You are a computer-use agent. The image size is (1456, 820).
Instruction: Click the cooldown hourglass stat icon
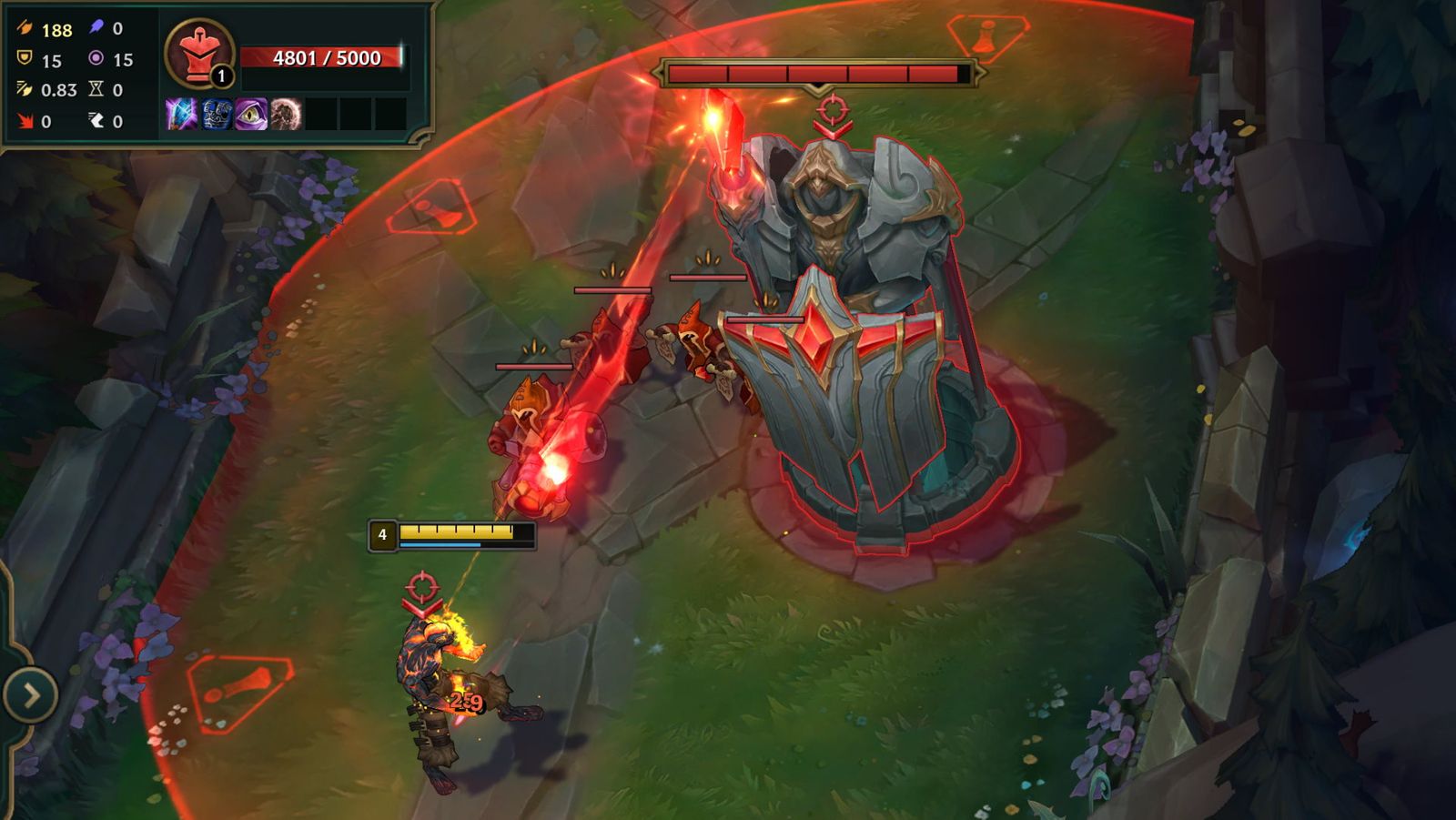tap(95, 89)
